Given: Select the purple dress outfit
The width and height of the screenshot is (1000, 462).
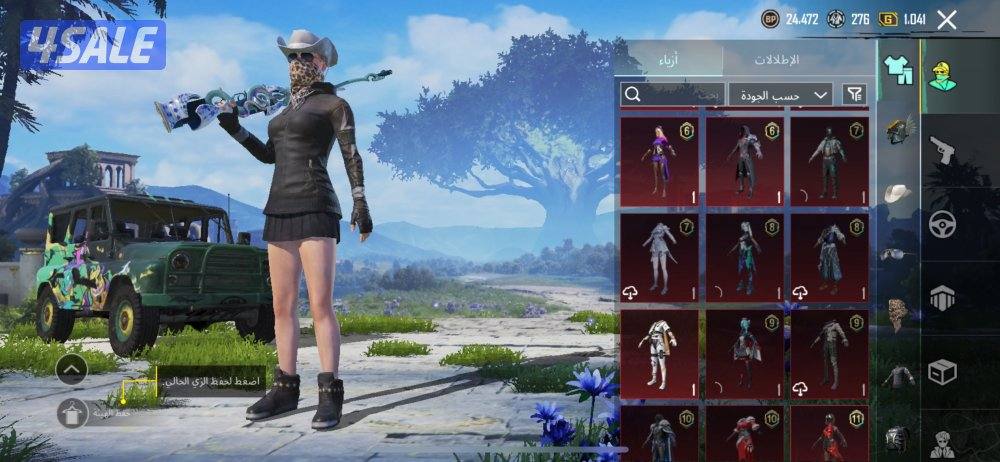Looking at the screenshot, I should click(x=659, y=159).
